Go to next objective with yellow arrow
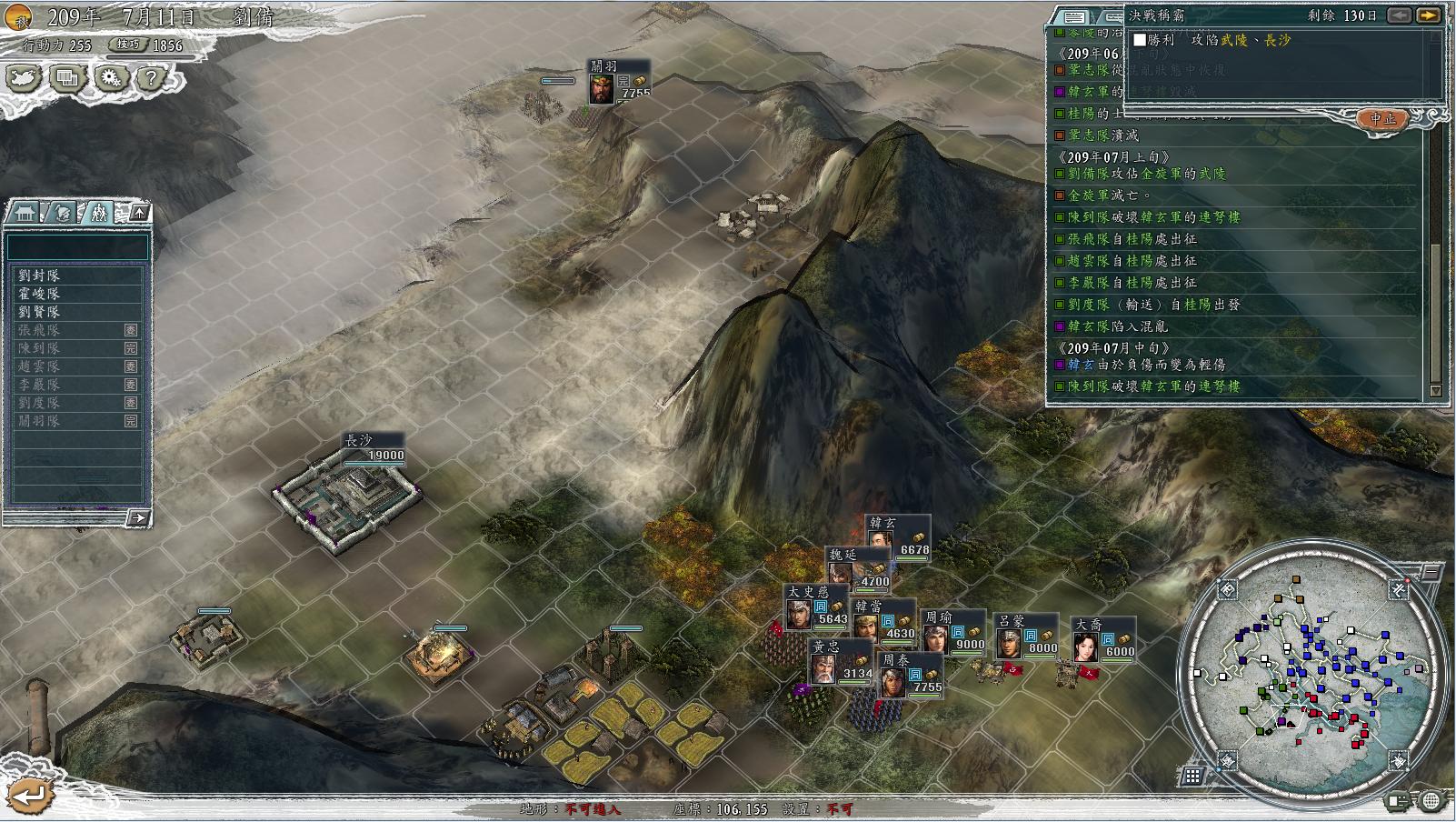1456x822 pixels. 1428,15
